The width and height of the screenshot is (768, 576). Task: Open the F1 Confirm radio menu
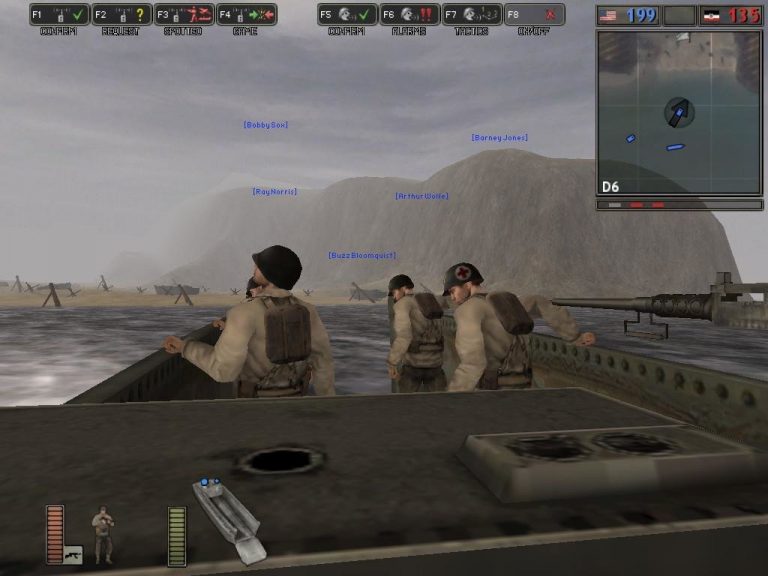(x=59, y=15)
